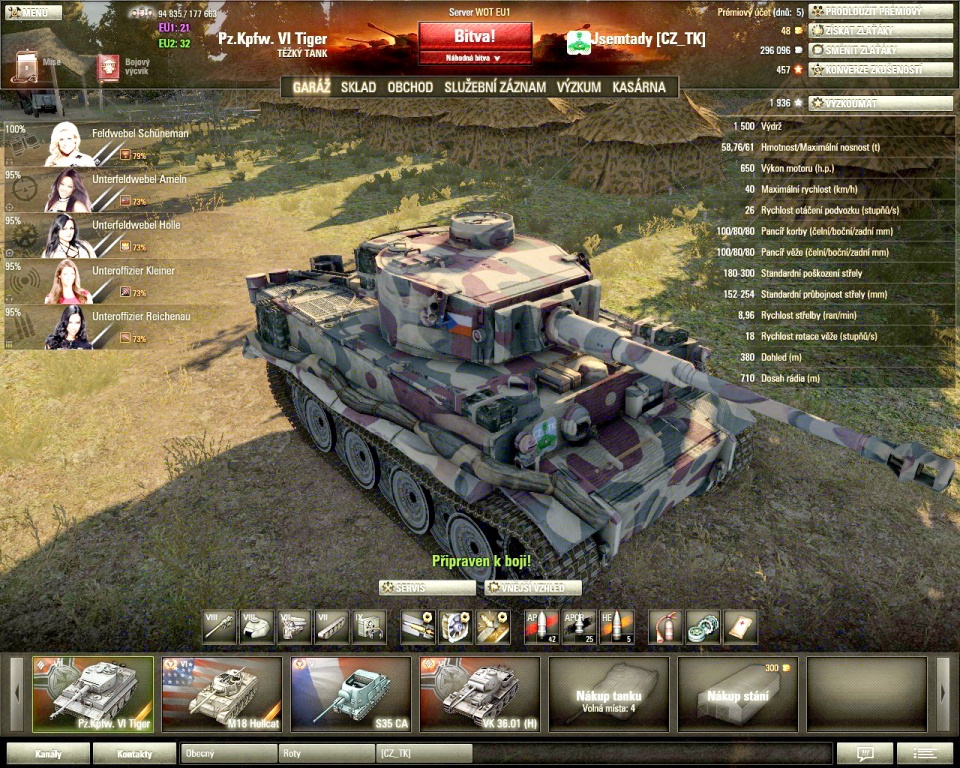The height and width of the screenshot is (768, 960).
Task: Open the Kontakty contacts button
Action: pyautogui.click(x=134, y=753)
